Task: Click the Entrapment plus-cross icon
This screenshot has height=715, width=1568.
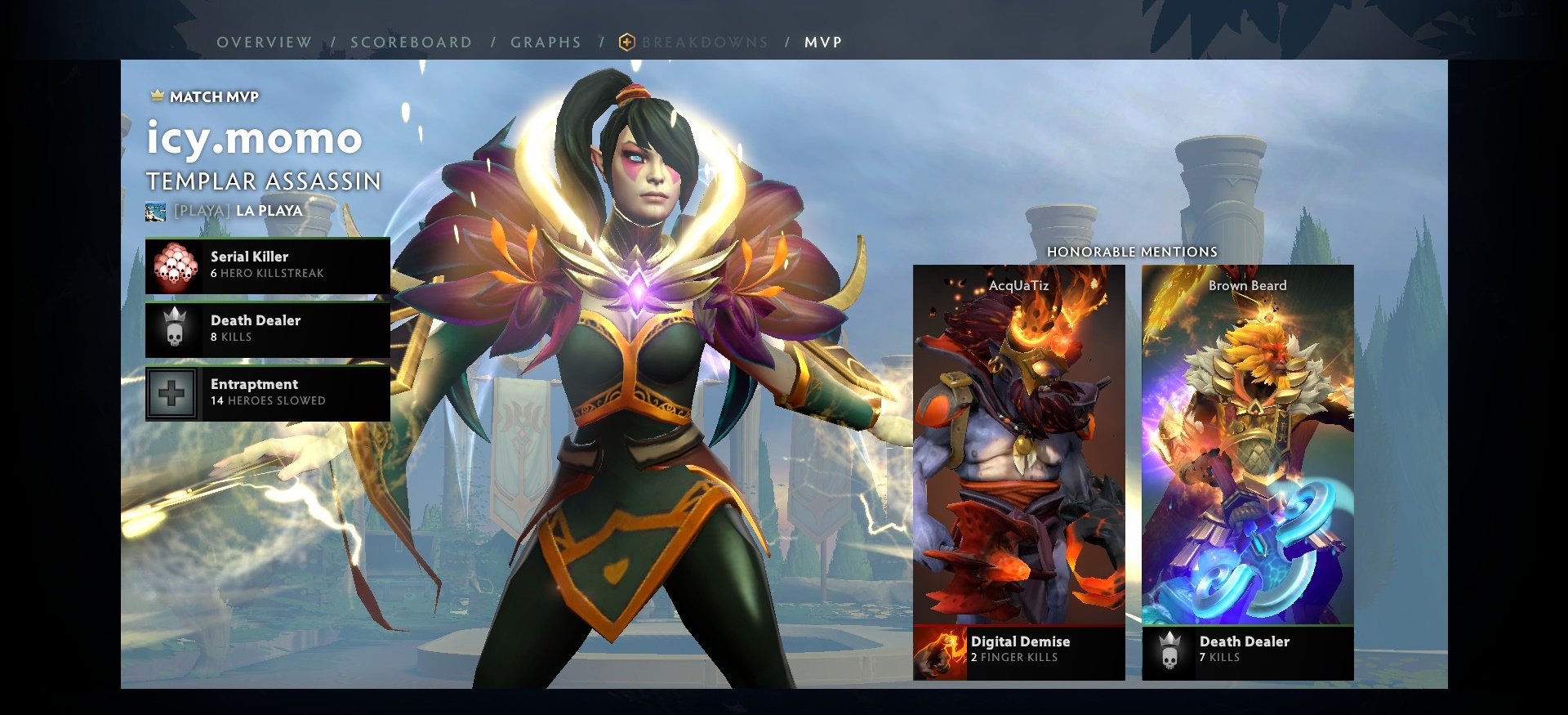Action: pyautogui.click(x=174, y=393)
